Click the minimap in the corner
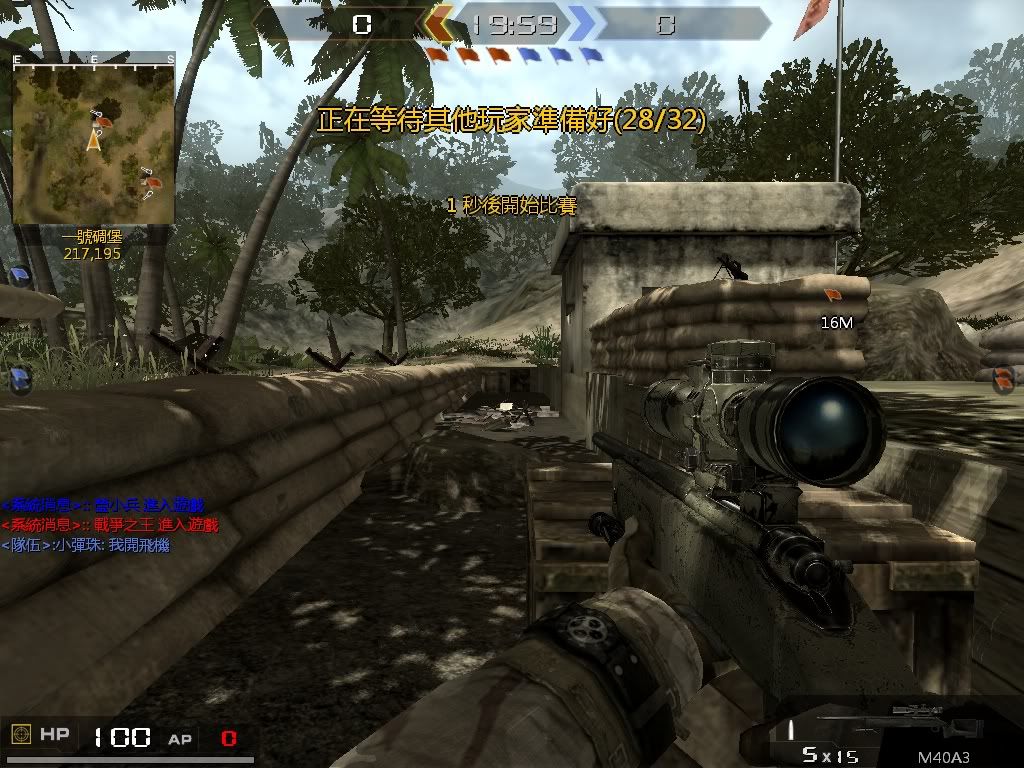 point(94,138)
